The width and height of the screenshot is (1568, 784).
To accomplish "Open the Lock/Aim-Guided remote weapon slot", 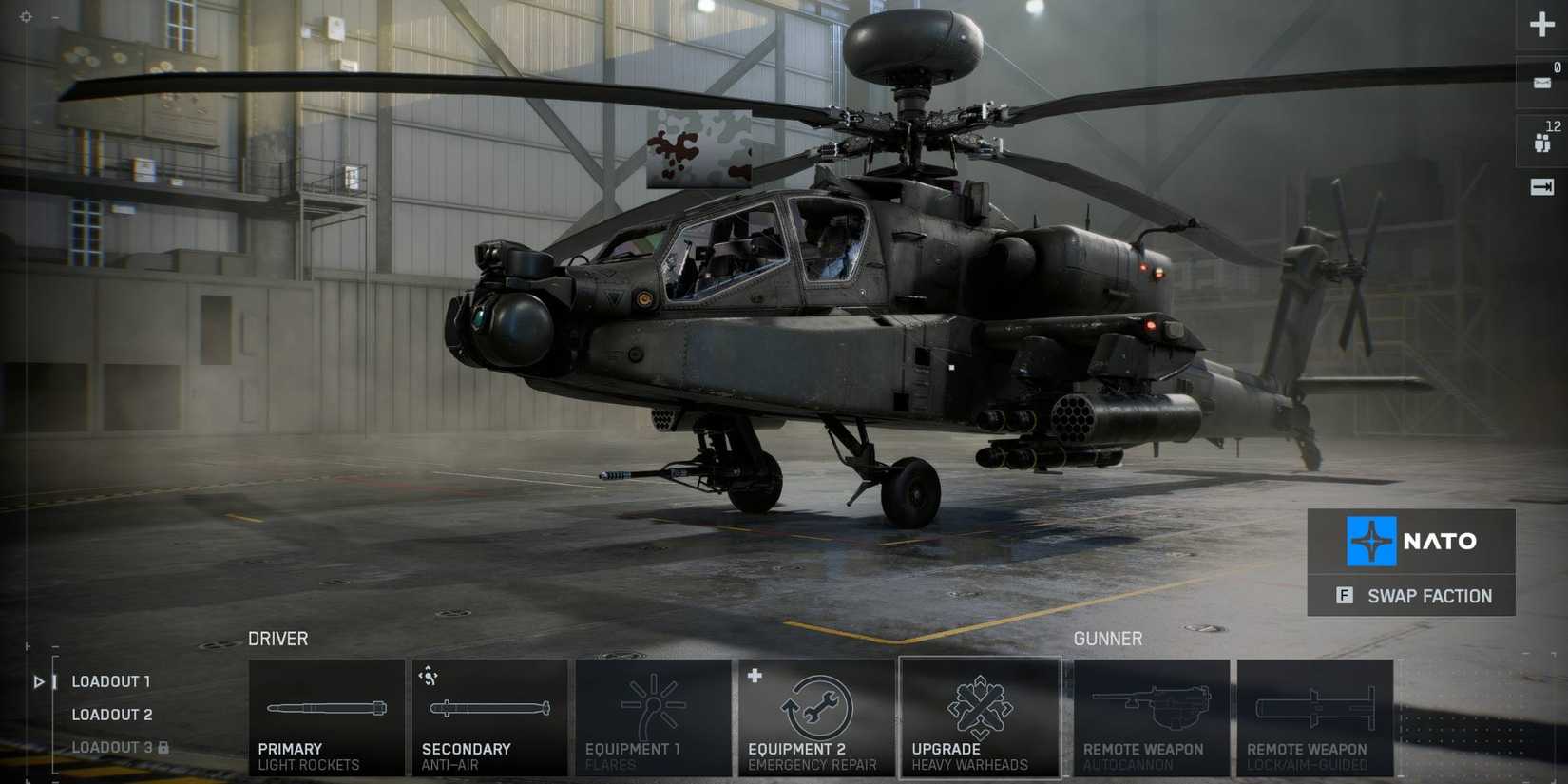I will (1316, 713).
